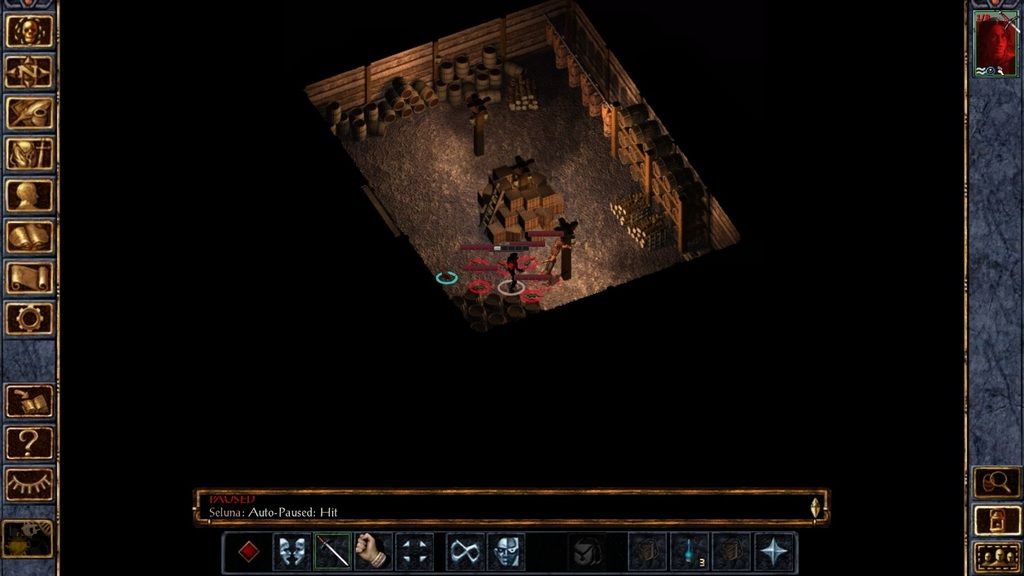
Task: Activate the magnifying glass highlight button
Action: click(x=996, y=482)
